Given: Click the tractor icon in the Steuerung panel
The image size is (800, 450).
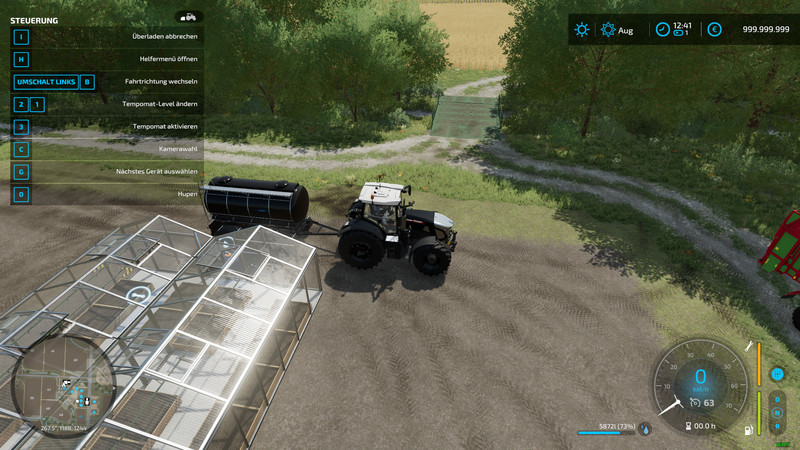Looking at the screenshot, I should coord(188,17).
